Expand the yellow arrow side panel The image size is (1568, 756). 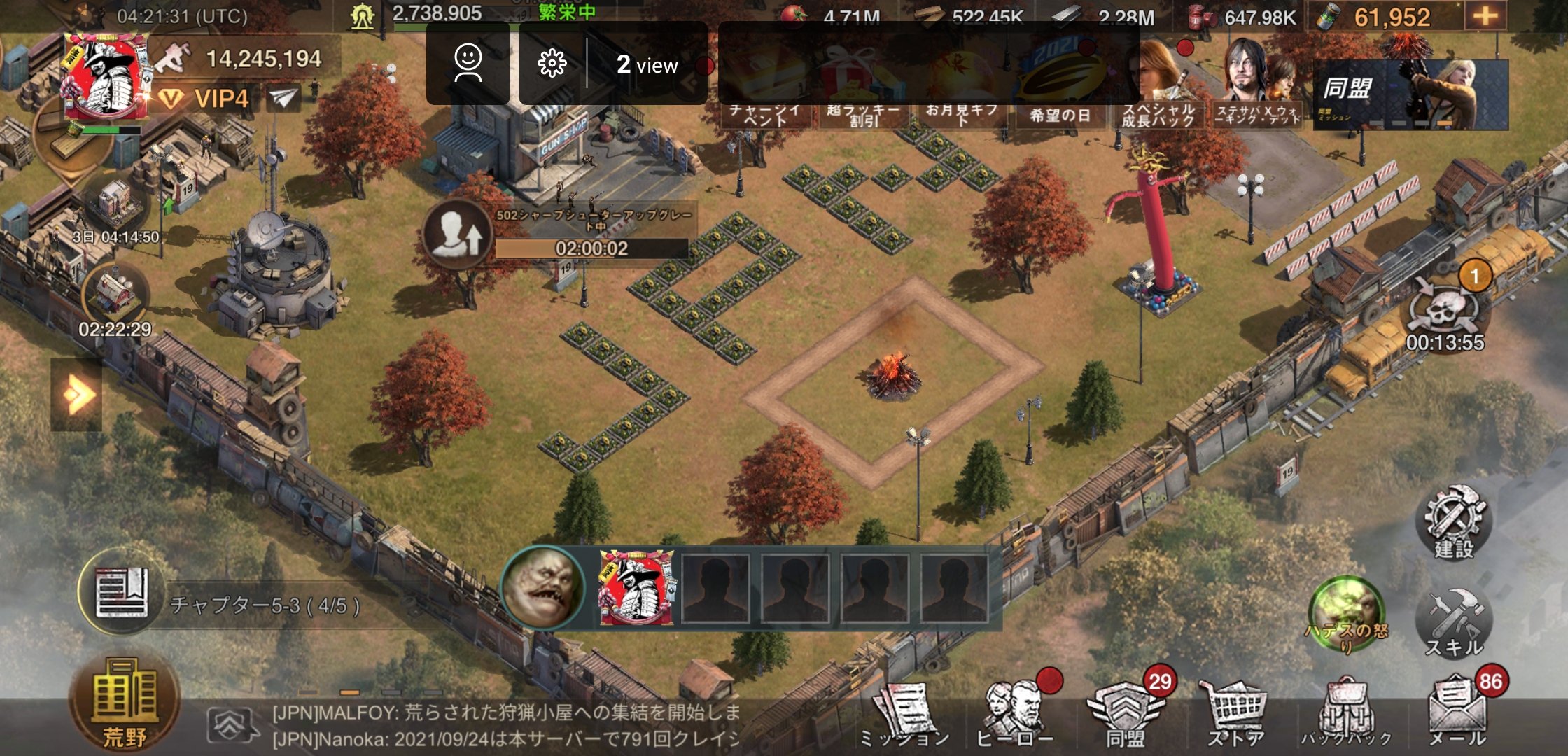coord(76,395)
